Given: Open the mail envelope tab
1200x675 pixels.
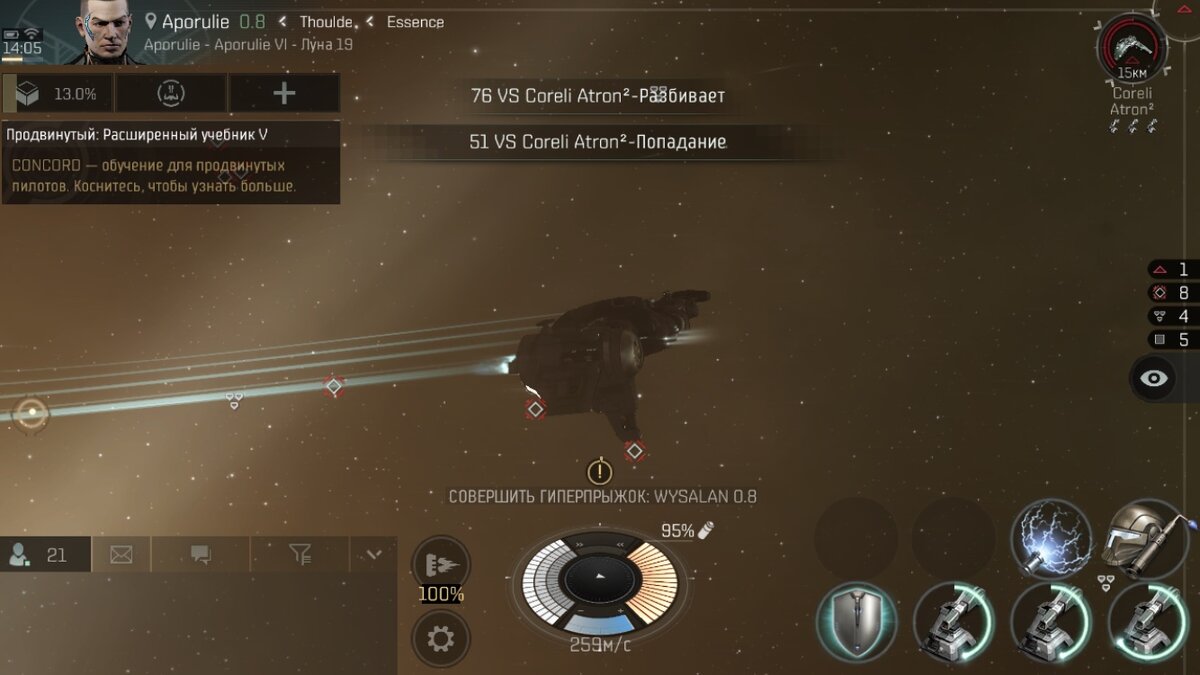Looking at the screenshot, I should [x=122, y=554].
